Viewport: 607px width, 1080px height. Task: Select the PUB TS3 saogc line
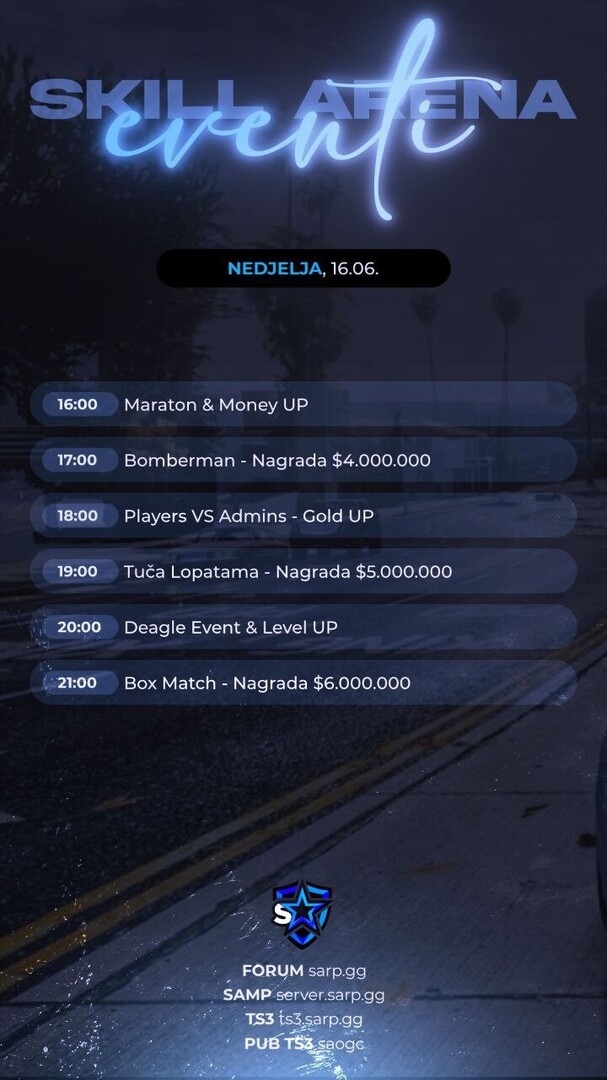pos(303,1043)
